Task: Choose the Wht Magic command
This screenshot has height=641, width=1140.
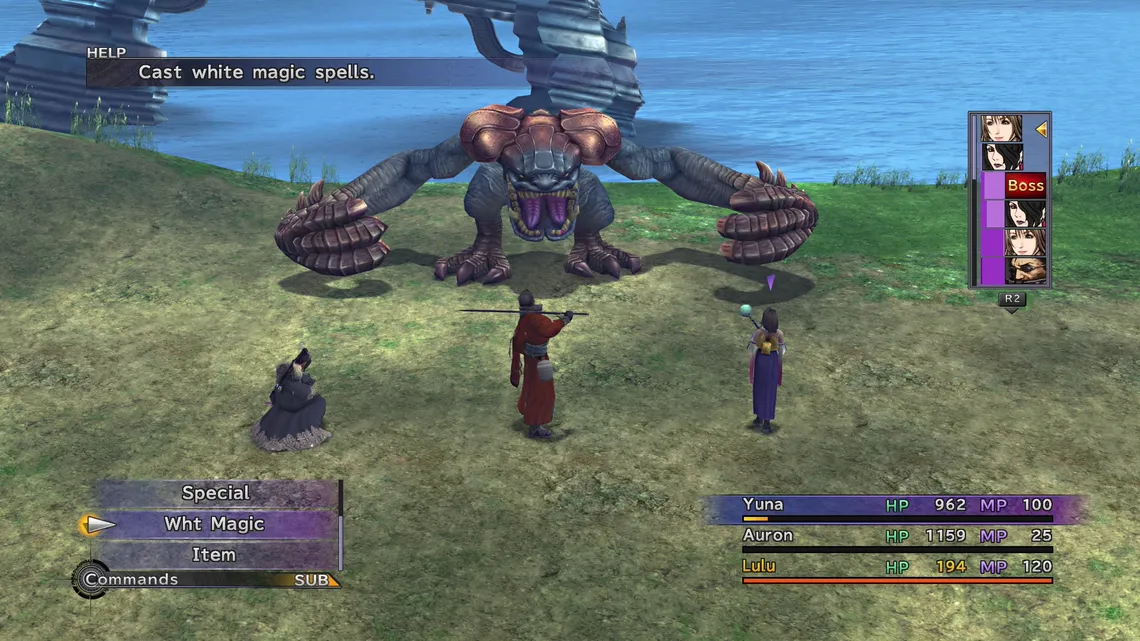Action: pyautogui.click(x=214, y=524)
